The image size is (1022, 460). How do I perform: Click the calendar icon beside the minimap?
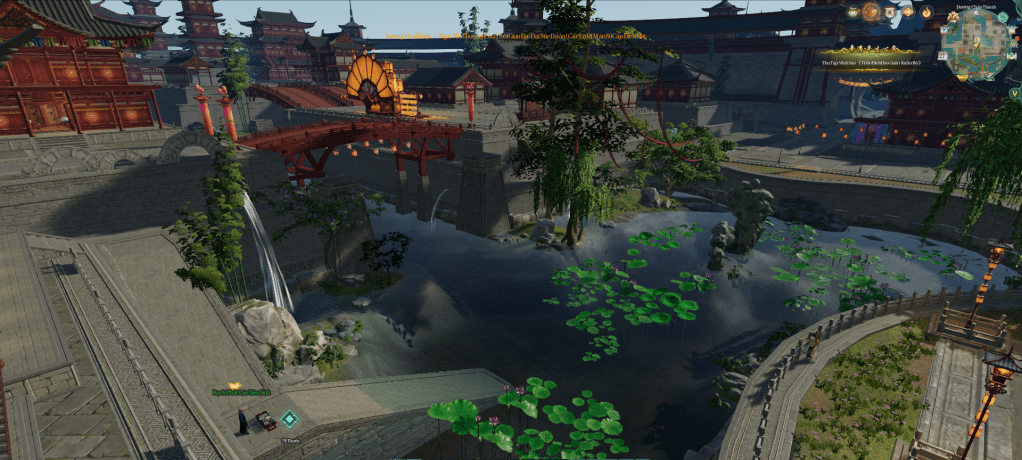click(941, 56)
